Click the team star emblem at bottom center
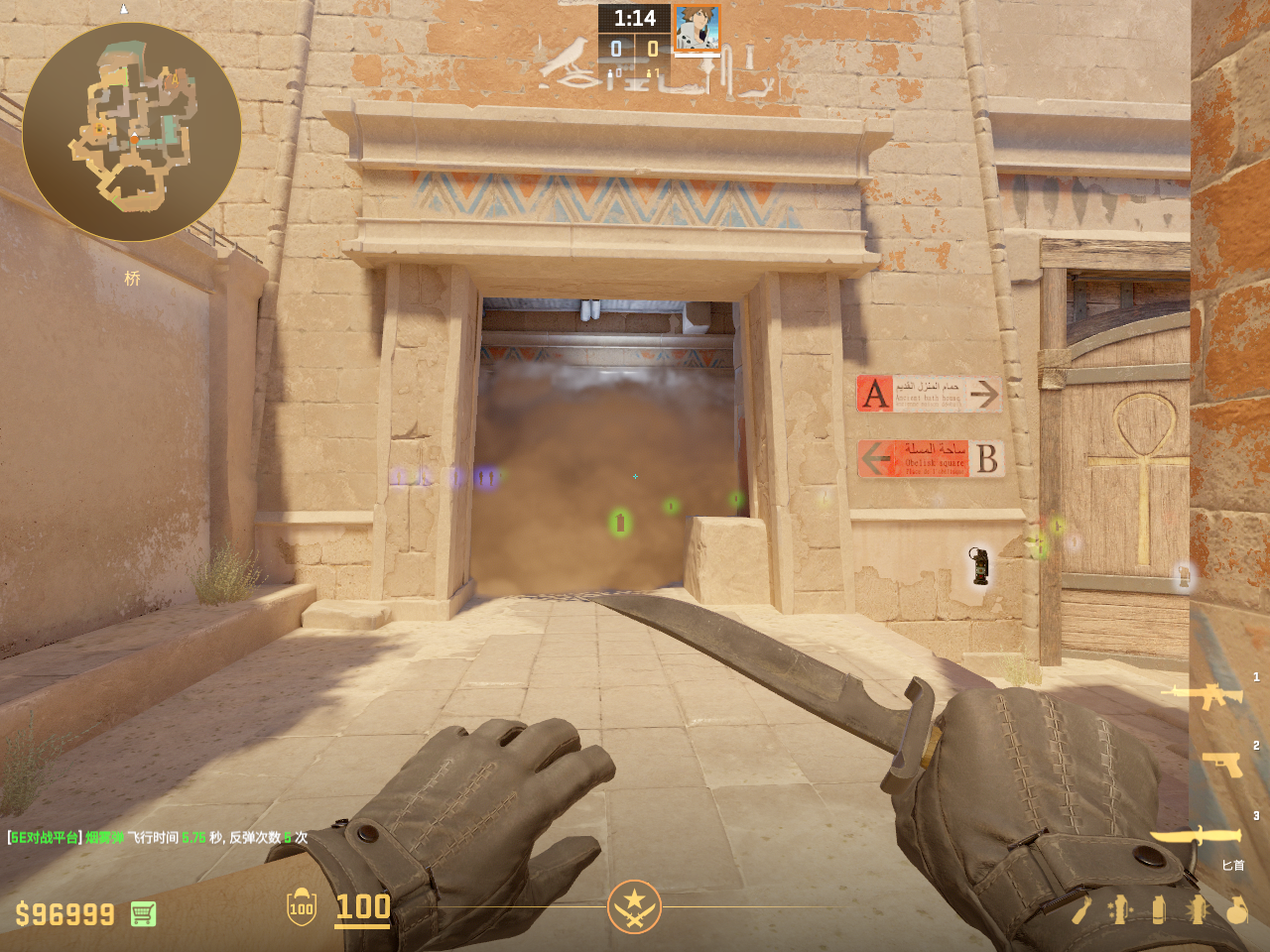The height and width of the screenshot is (952, 1270). tap(634, 906)
